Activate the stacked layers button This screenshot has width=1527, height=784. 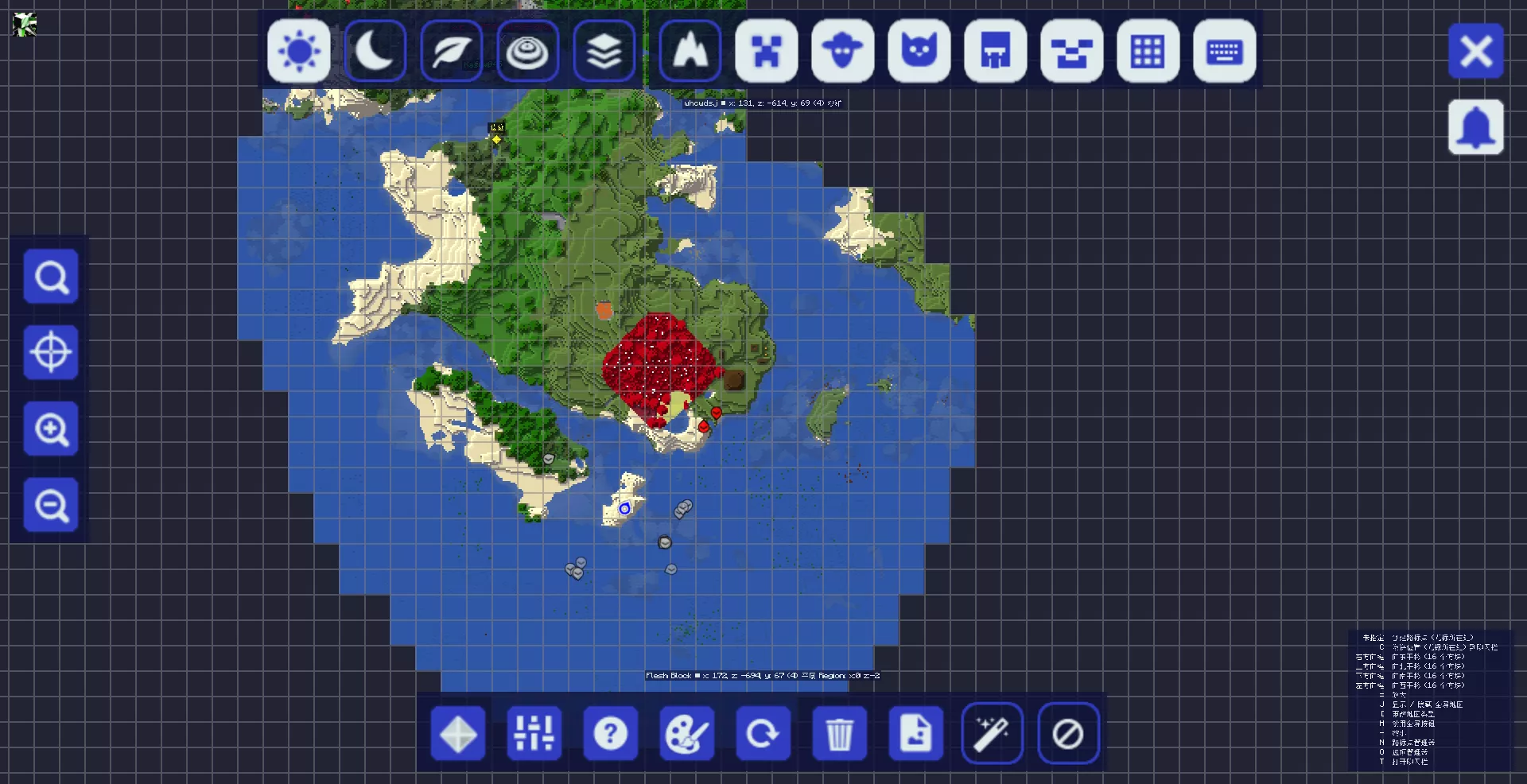coord(604,52)
